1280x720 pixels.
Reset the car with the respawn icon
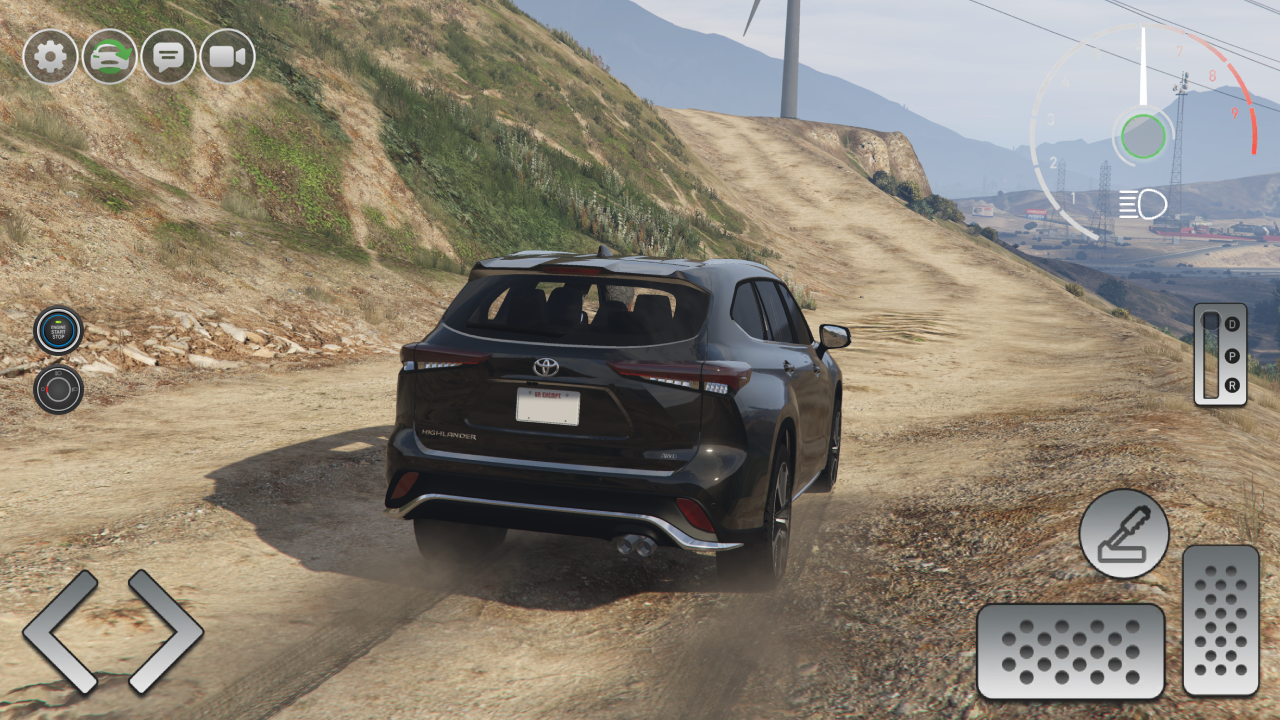coord(109,57)
